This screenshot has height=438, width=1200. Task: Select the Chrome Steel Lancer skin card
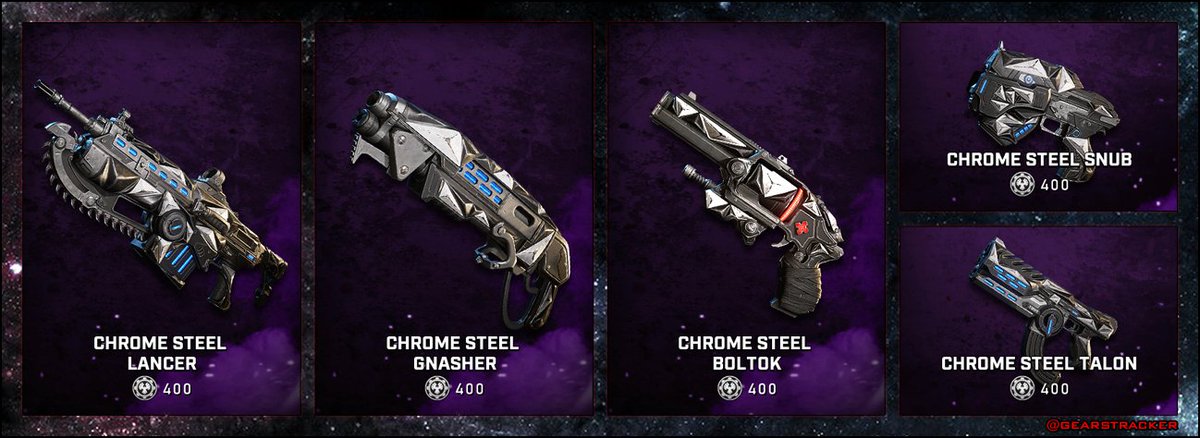click(160, 218)
